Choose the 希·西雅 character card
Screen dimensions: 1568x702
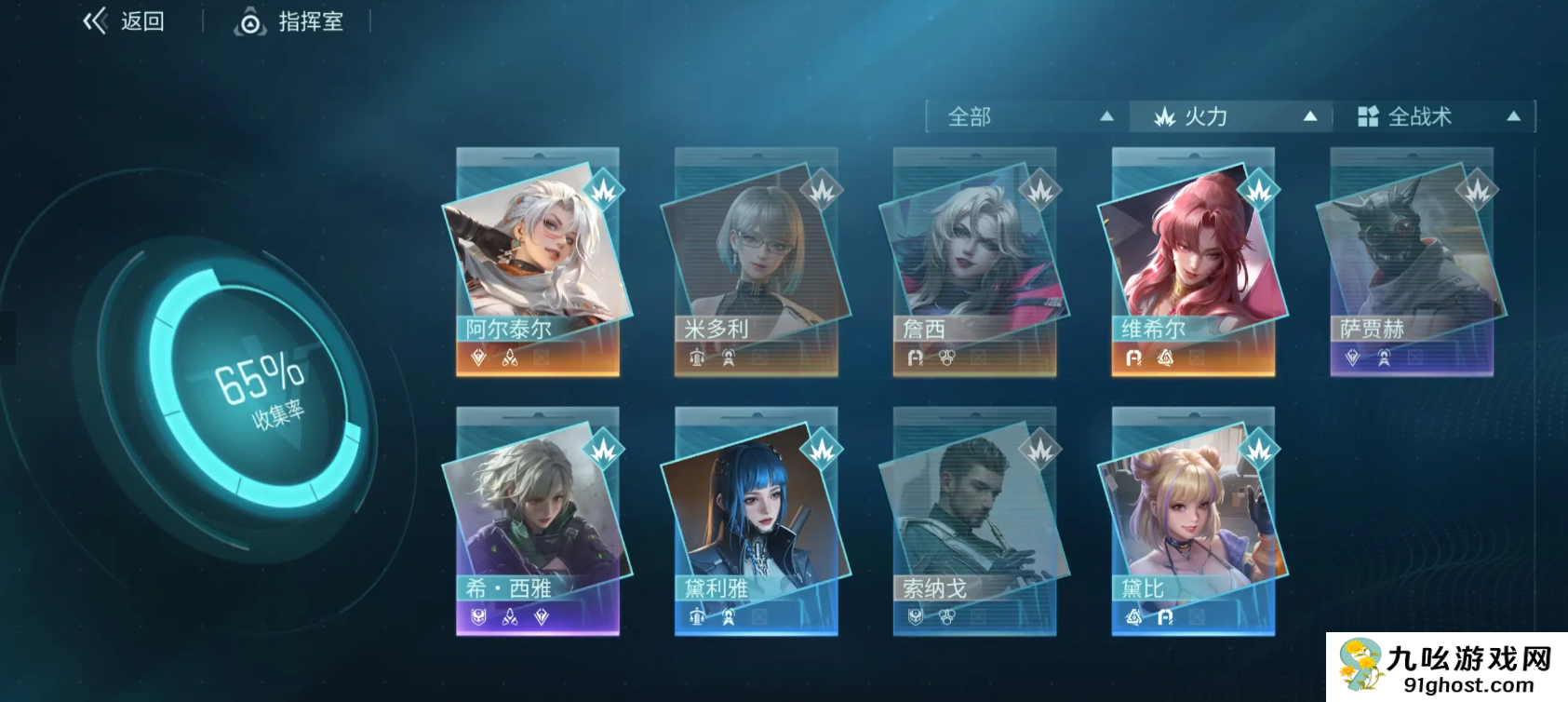[537, 521]
